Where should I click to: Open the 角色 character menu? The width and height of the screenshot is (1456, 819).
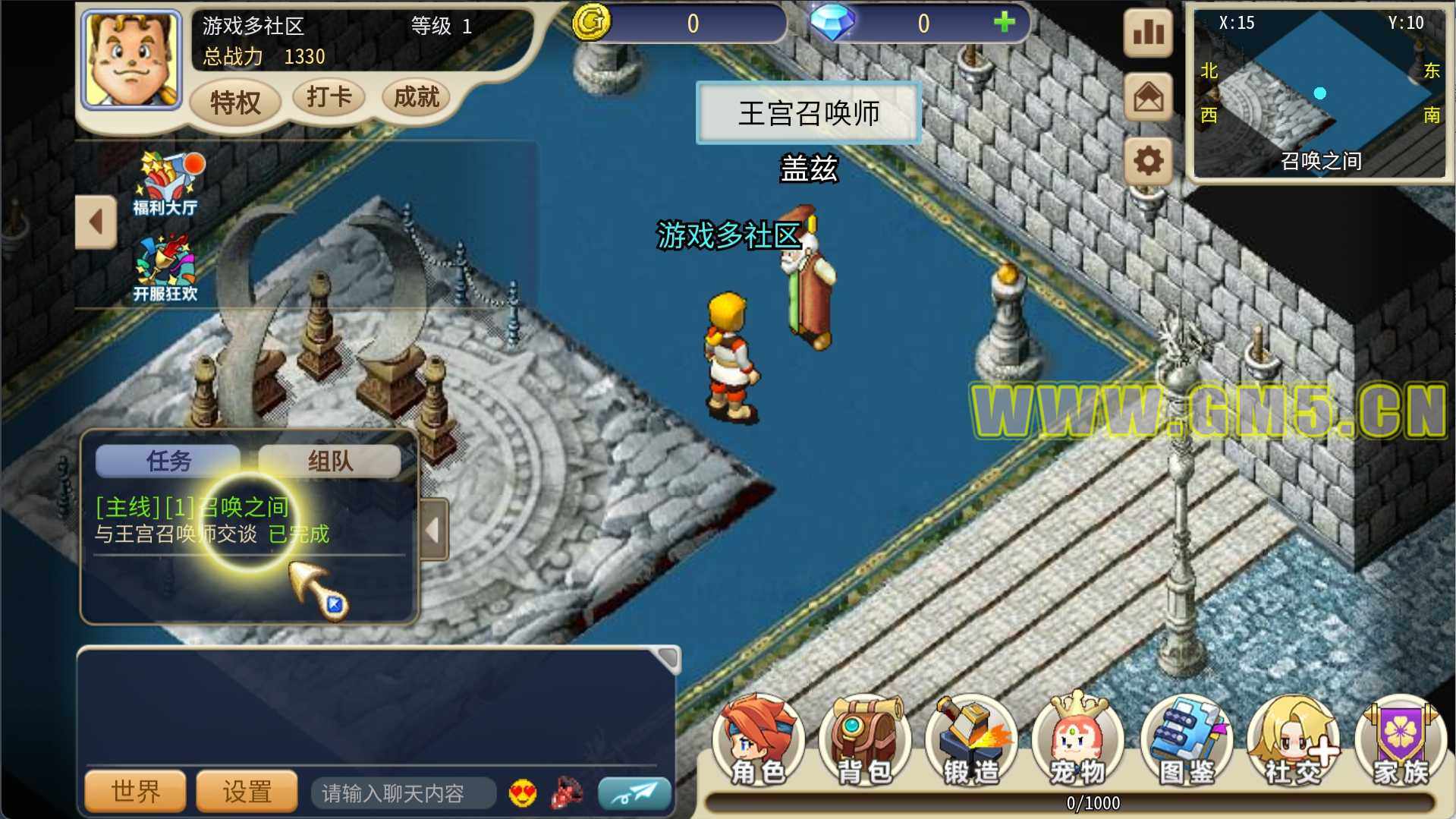point(758,742)
